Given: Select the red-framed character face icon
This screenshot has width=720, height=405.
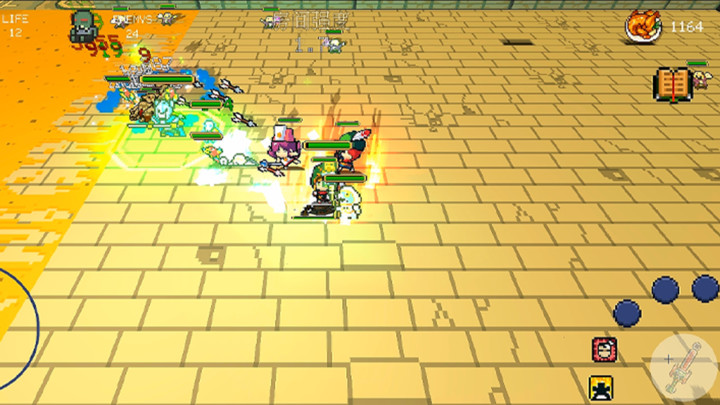Looking at the screenshot, I should click(603, 349).
